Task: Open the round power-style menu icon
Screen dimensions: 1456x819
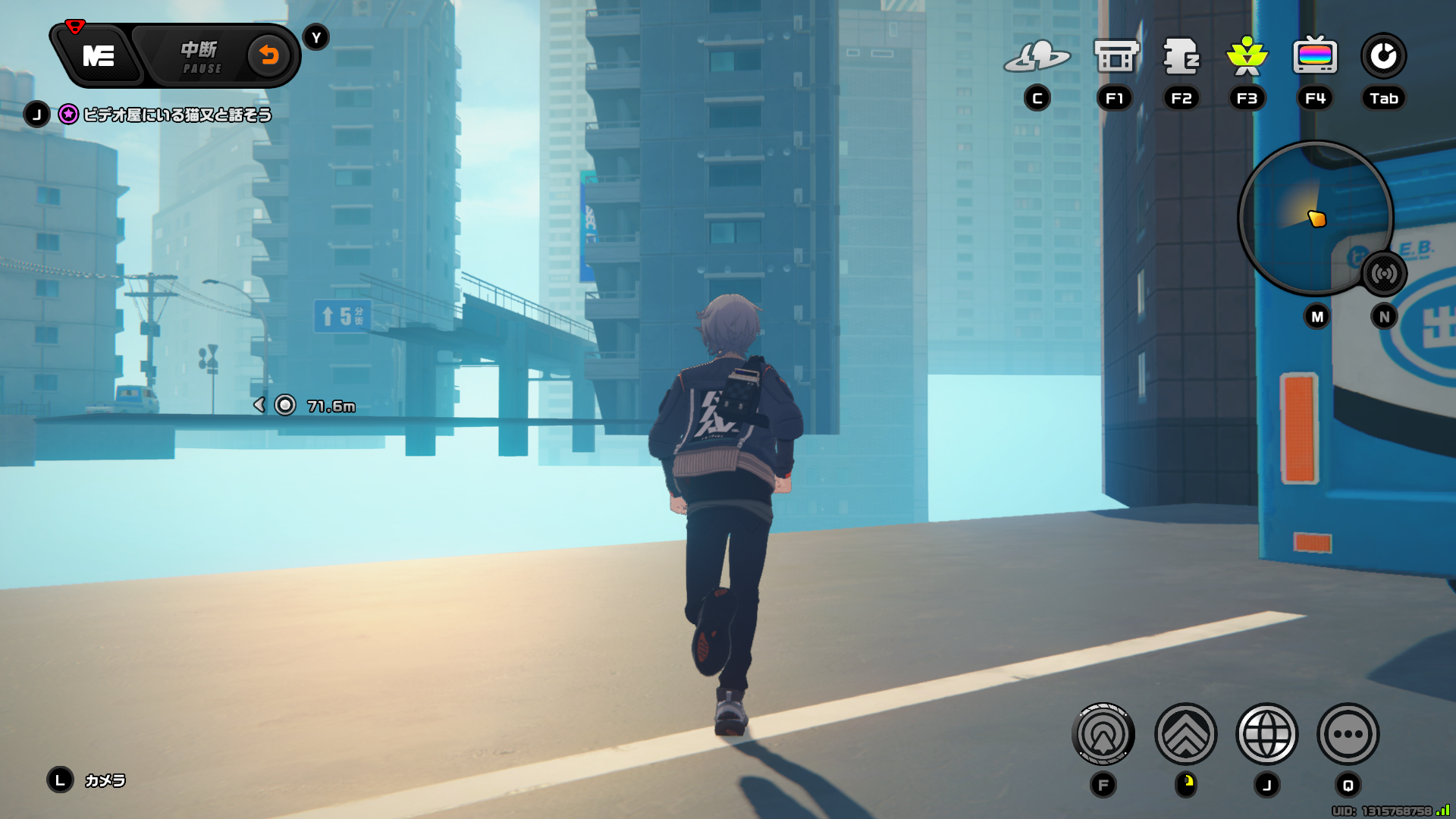Action: point(1383,56)
